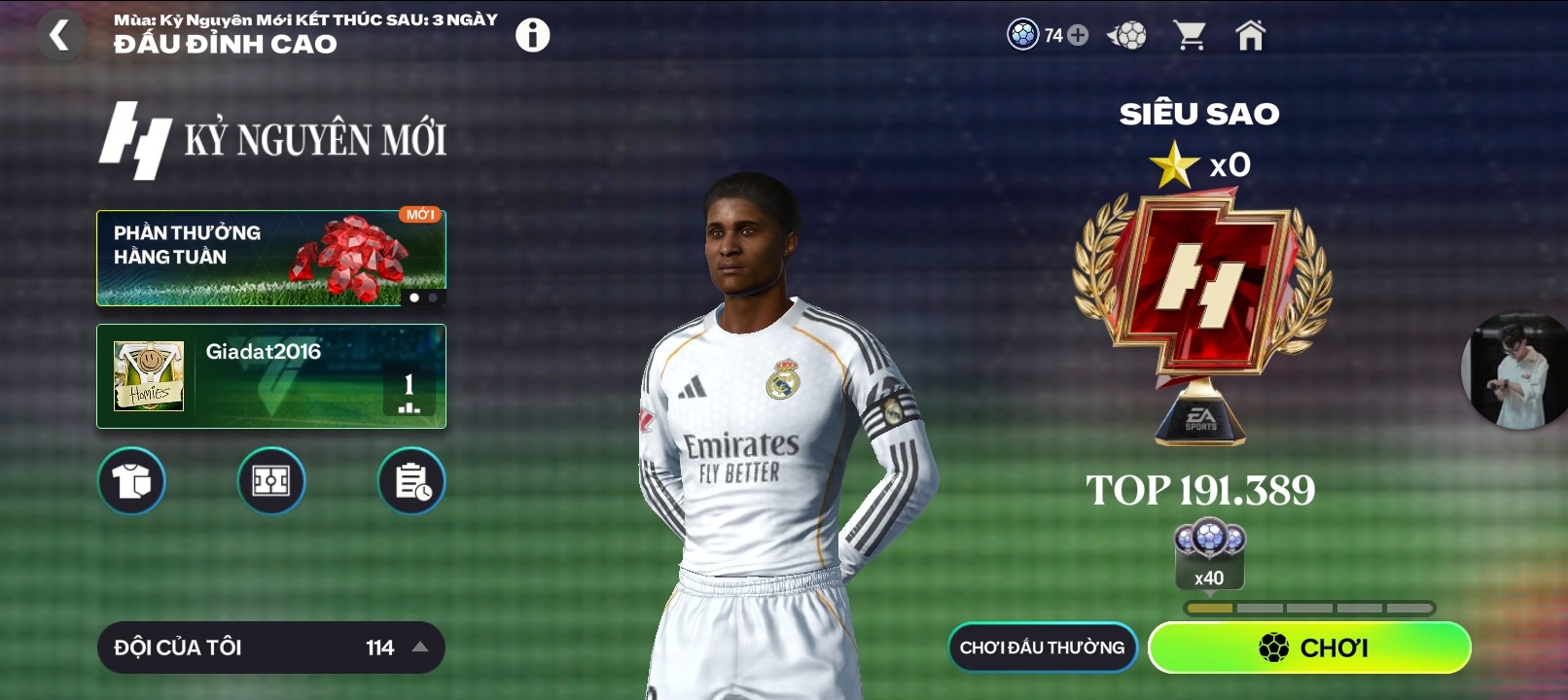Go back using the arrow button
The width and height of the screenshot is (1568, 700).
click(x=60, y=36)
